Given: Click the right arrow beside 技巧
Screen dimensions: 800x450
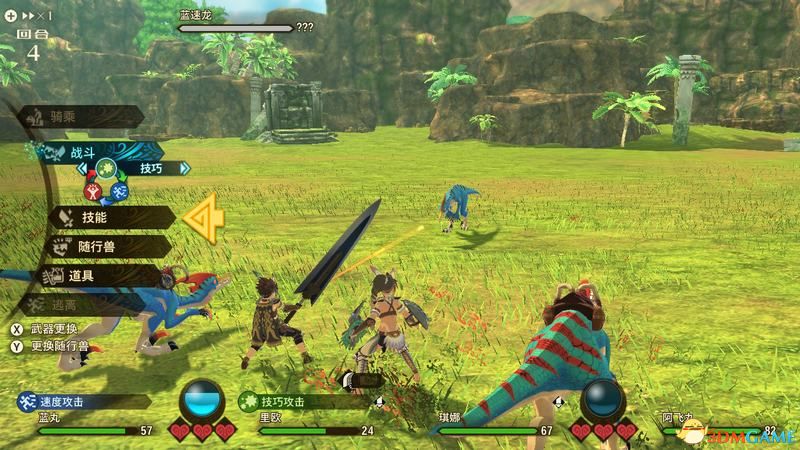Looking at the screenshot, I should [x=186, y=169].
